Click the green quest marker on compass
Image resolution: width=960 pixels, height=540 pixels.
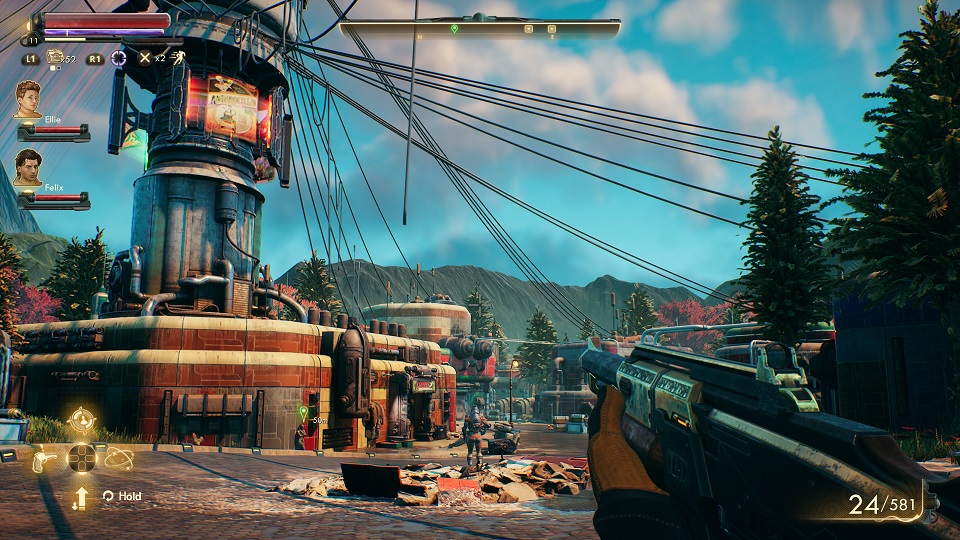[454, 29]
